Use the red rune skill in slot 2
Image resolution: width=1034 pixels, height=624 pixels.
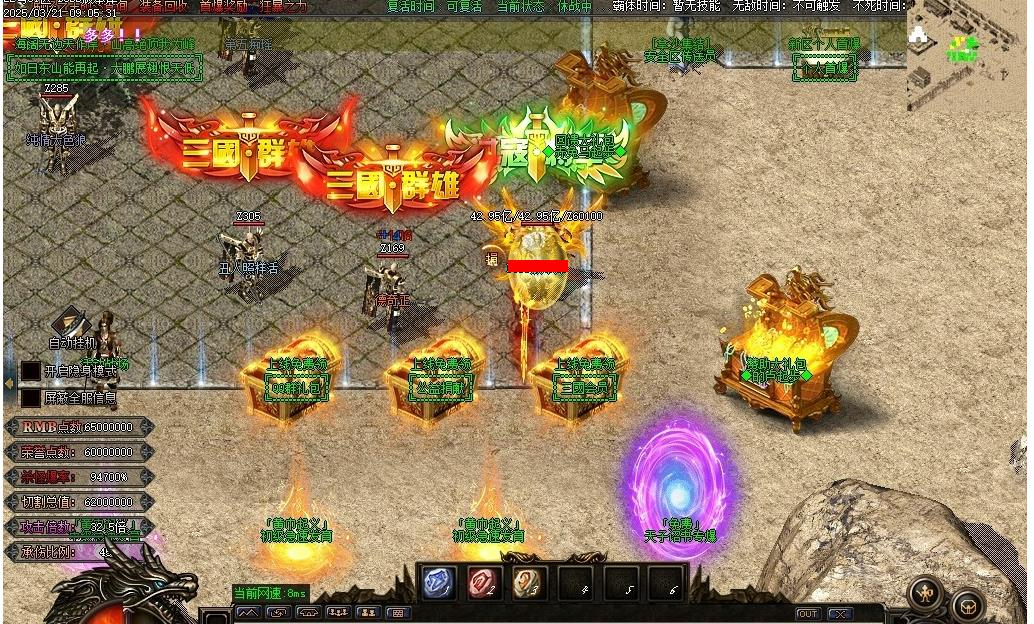pos(484,583)
